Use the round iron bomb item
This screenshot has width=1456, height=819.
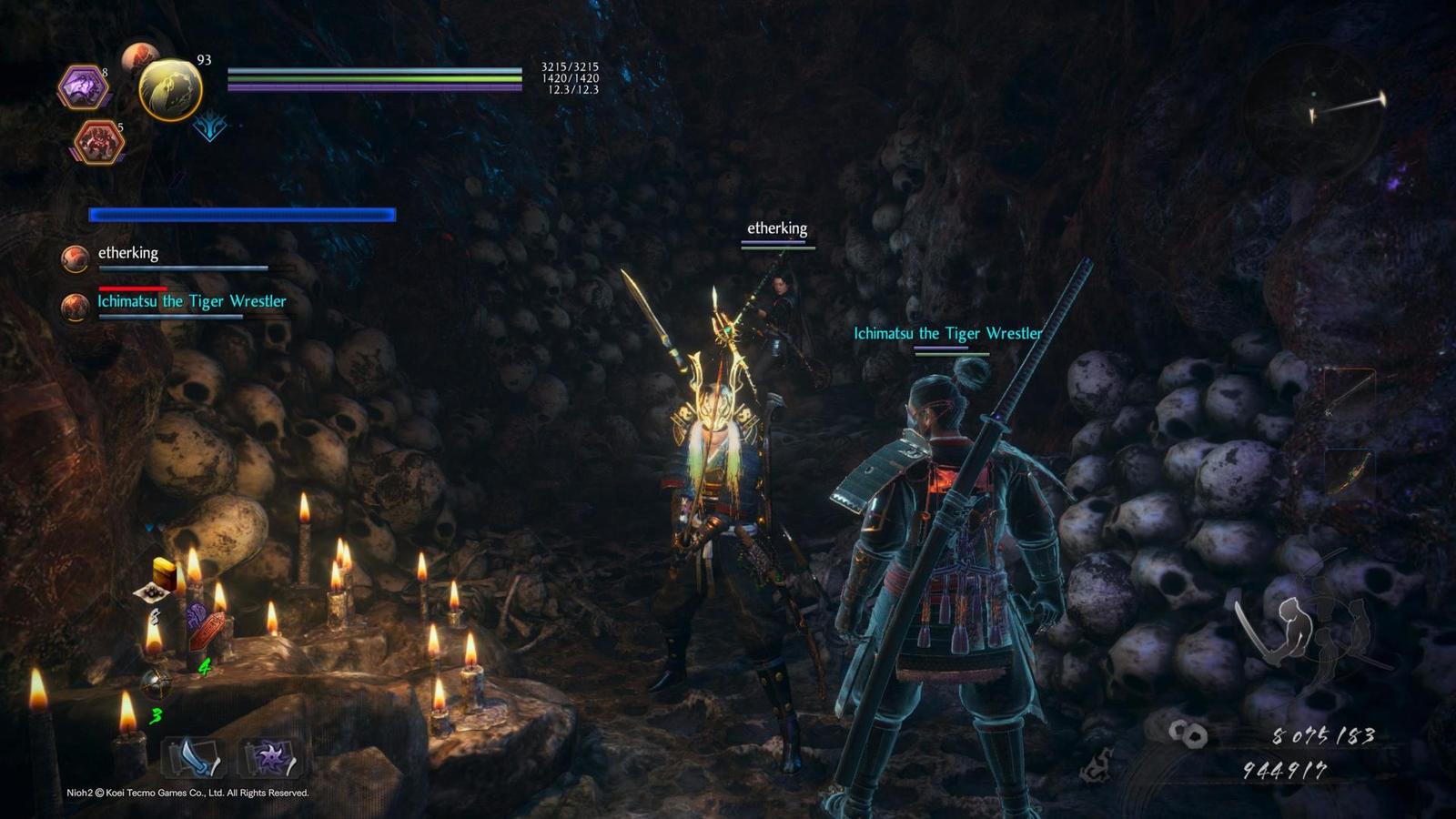(x=155, y=682)
